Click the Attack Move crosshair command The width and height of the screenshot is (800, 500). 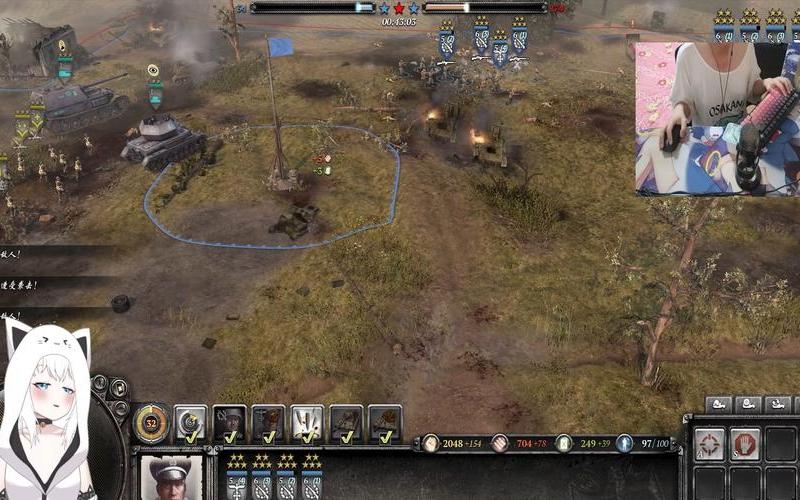[x=710, y=443]
